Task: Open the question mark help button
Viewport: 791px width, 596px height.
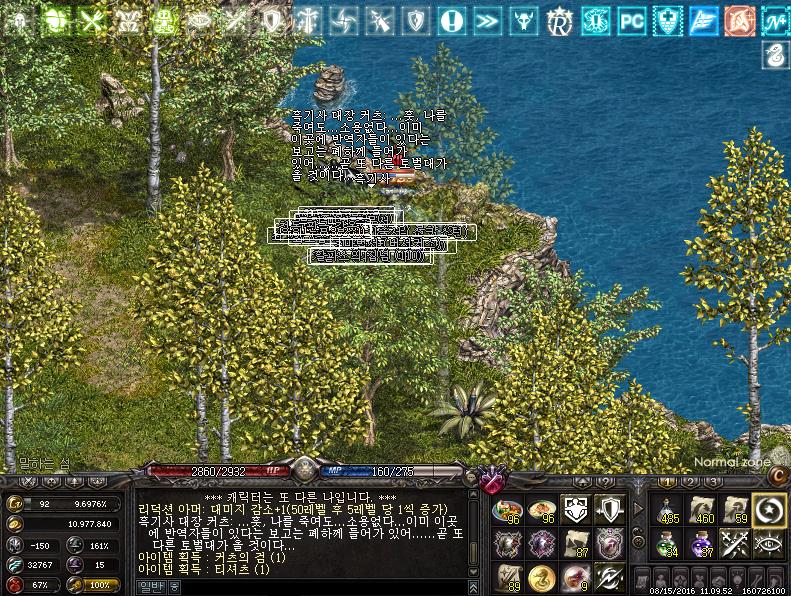Action: [606, 482]
